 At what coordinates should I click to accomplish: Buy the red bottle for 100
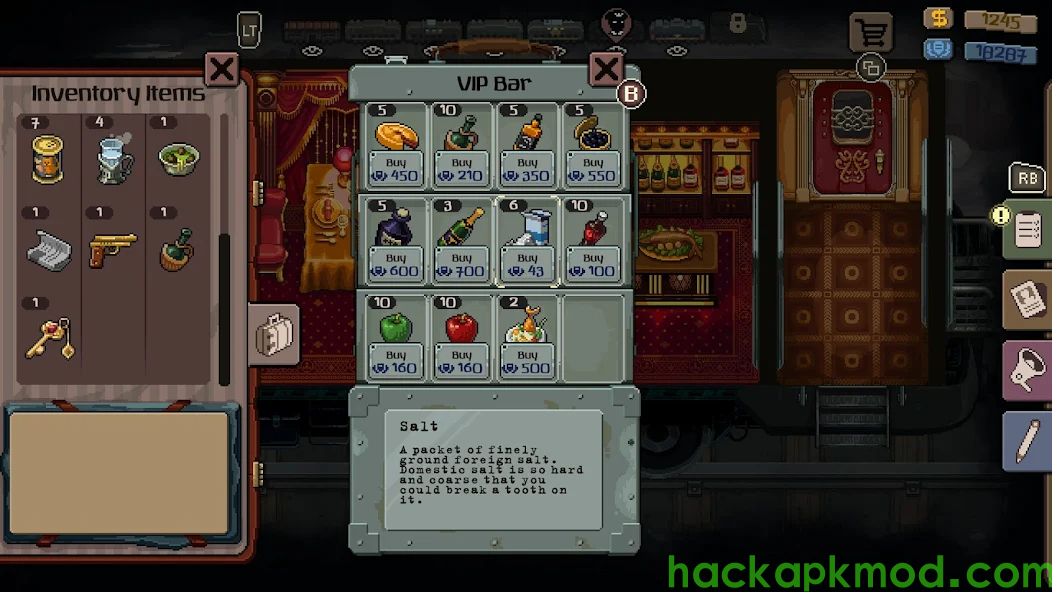tap(593, 265)
